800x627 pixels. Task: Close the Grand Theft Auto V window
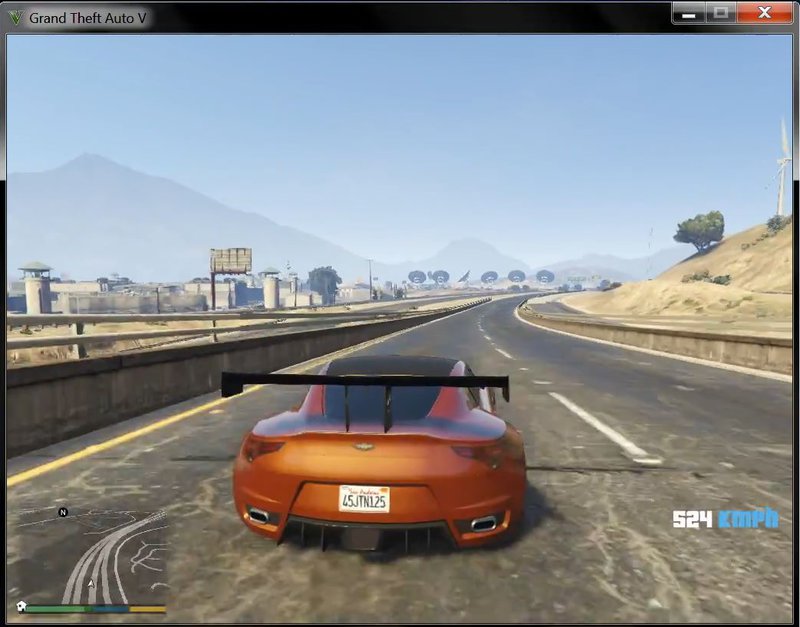tap(765, 13)
